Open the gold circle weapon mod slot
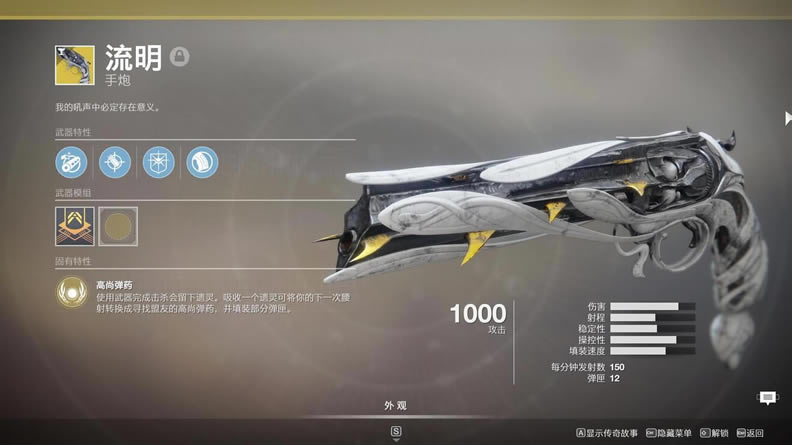 (118, 226)
